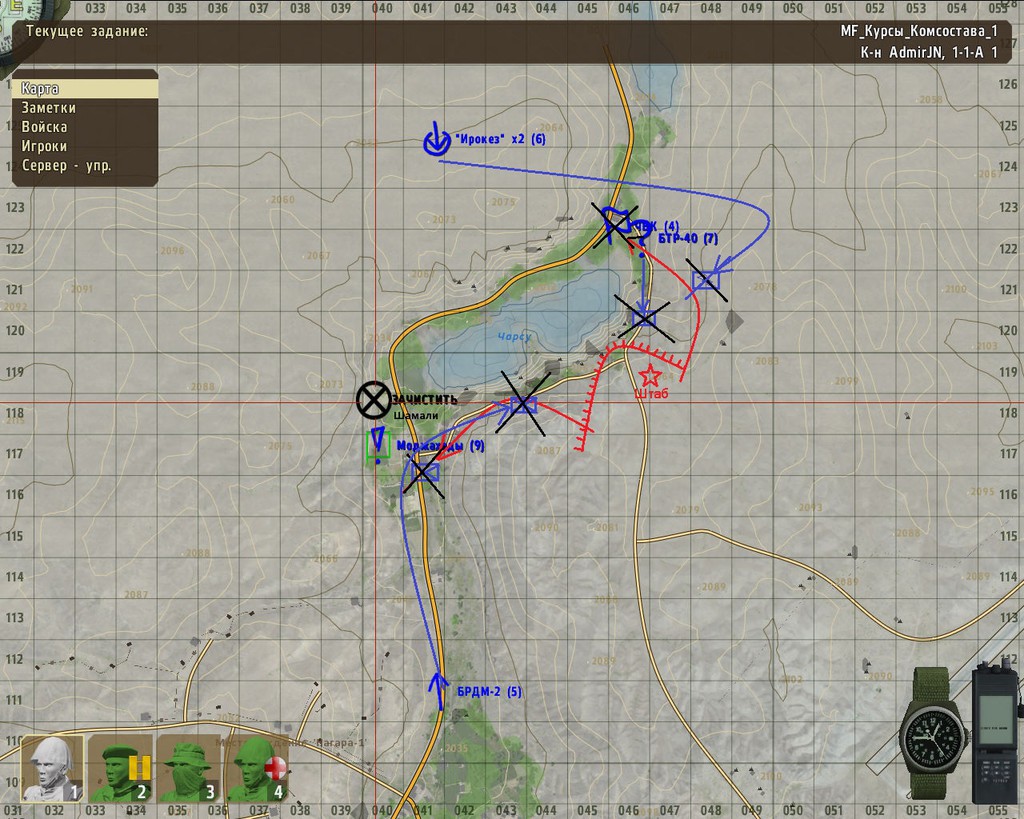
Task: Click the Ирокез x2 helicopter marker
Action: (435, 141)
